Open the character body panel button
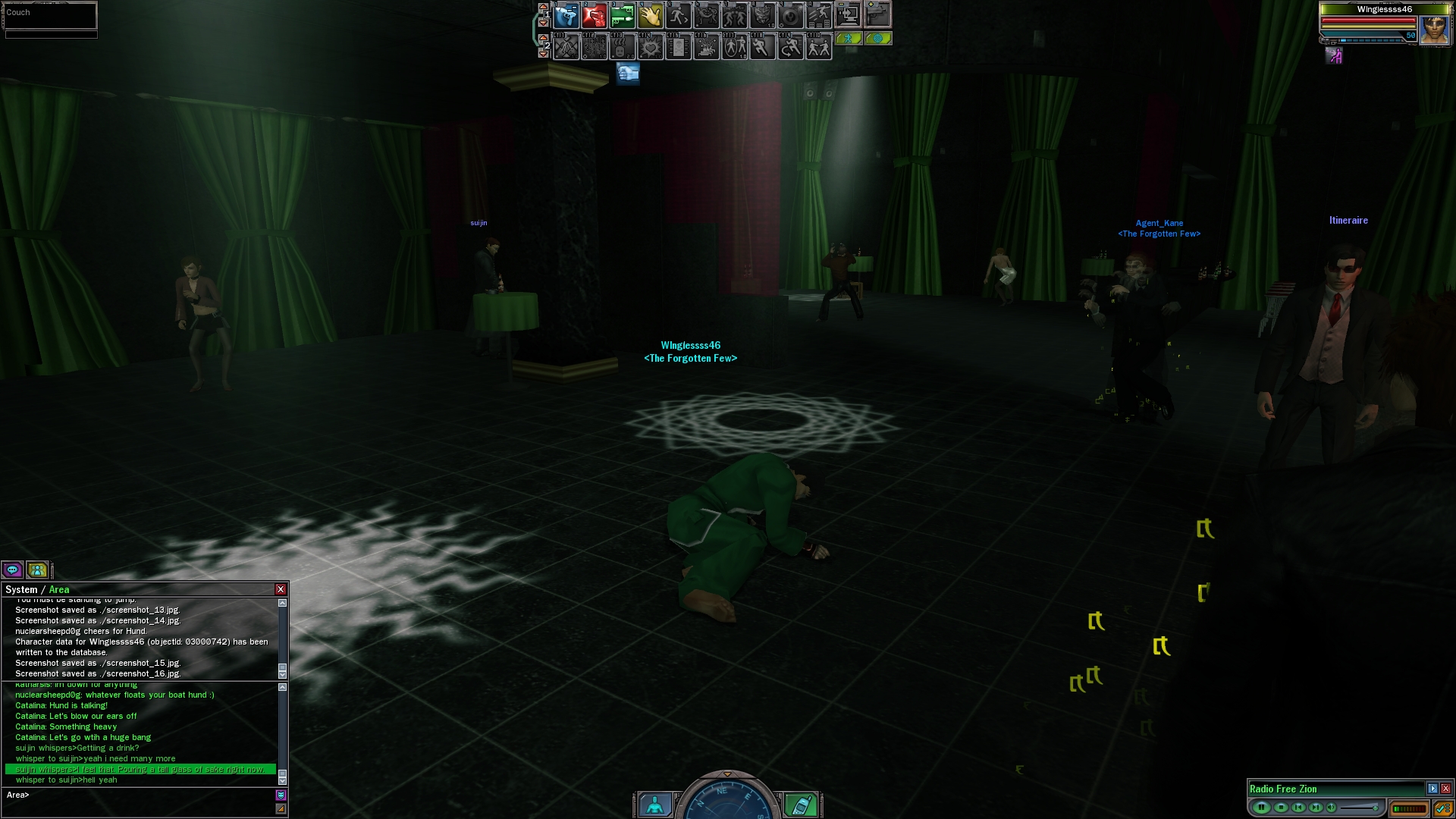The image size is (1456, 819). click(654, 805)
